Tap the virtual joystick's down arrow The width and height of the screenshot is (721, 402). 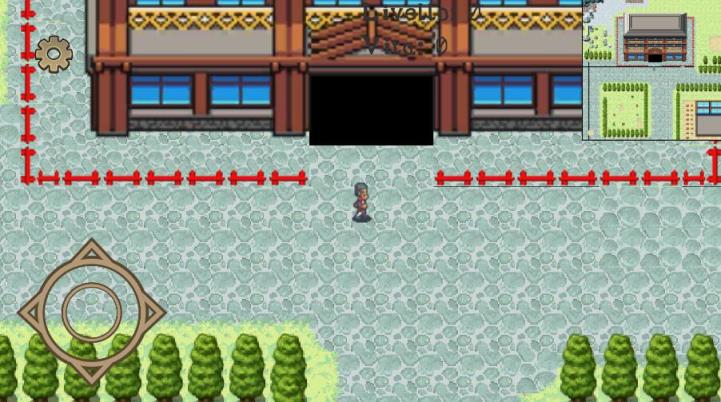(x=92, y=370)
